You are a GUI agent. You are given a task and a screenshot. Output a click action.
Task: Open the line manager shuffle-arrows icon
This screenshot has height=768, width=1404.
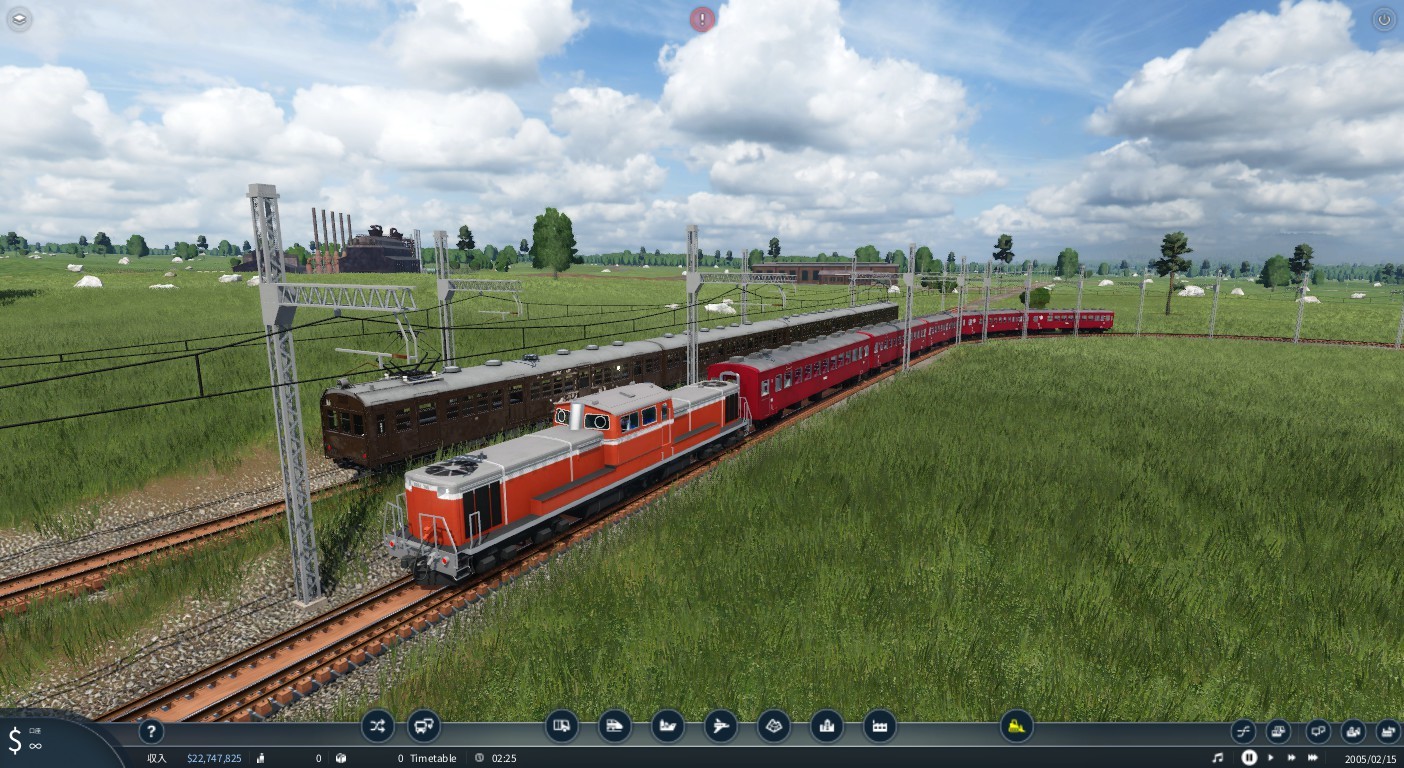coord(377,725)
